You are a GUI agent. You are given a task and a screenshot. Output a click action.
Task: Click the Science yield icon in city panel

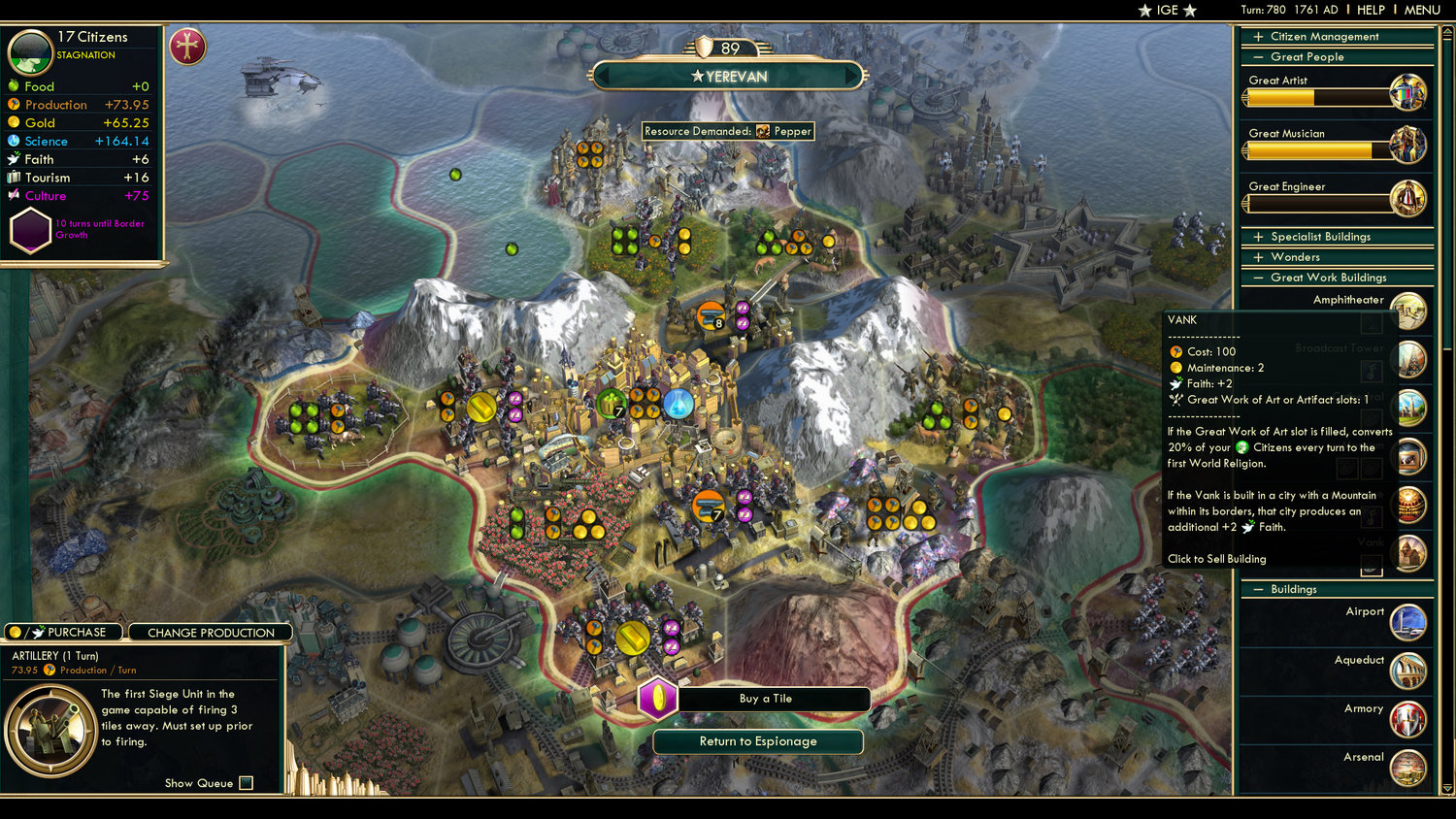coord(14,141)
